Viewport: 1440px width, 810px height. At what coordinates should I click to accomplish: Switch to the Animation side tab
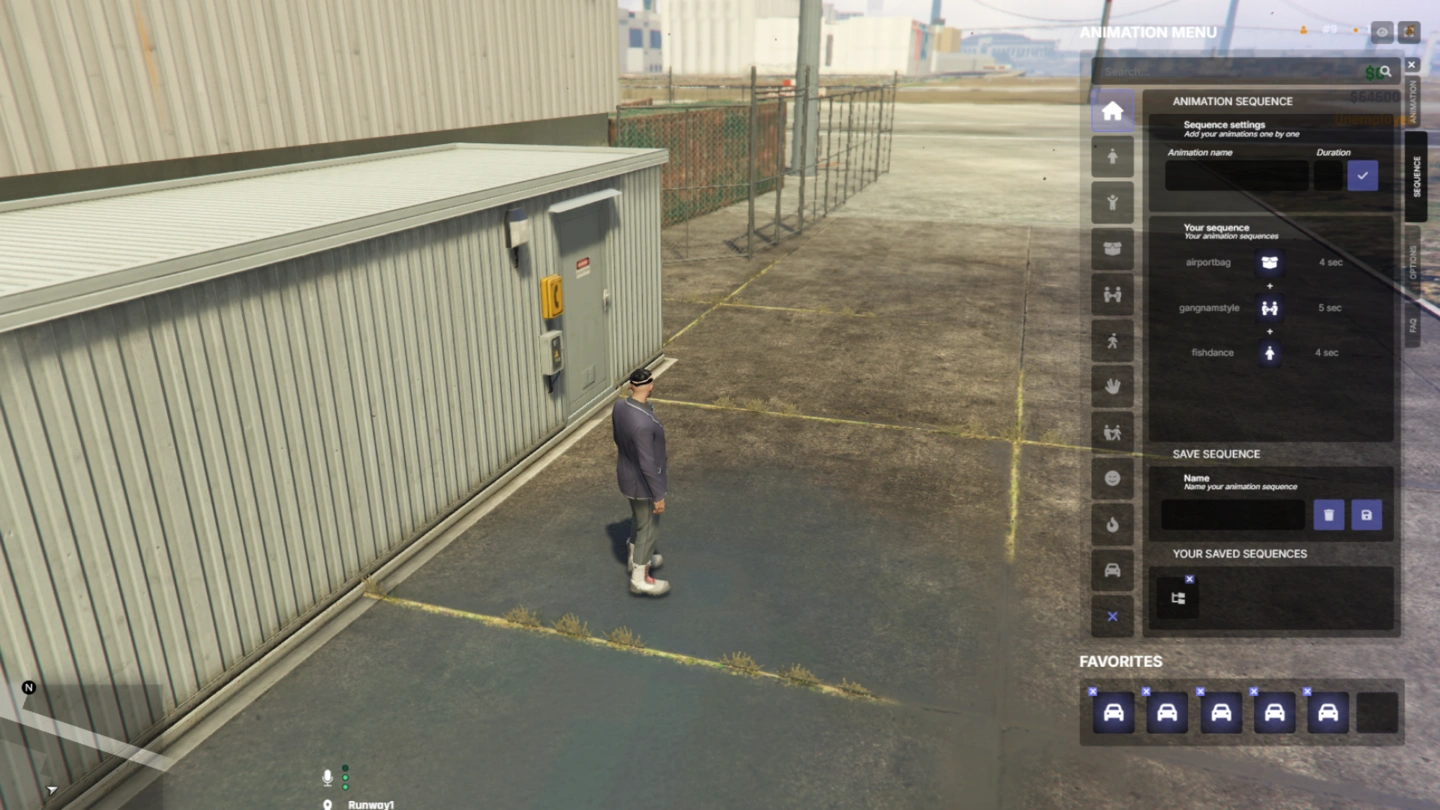click(x=1412, y=101)
